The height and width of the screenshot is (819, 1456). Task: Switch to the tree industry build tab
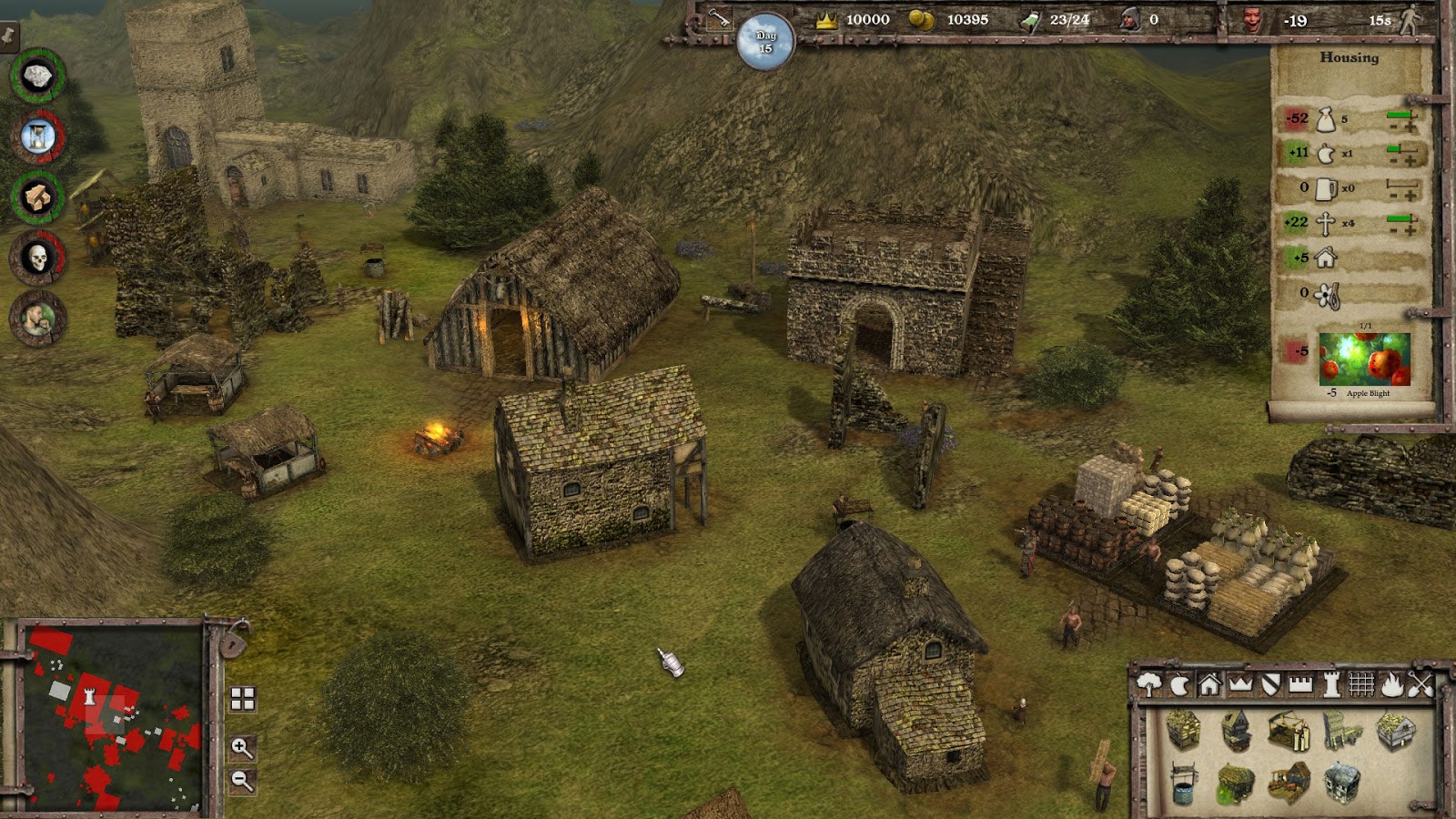pos(1149,684)
